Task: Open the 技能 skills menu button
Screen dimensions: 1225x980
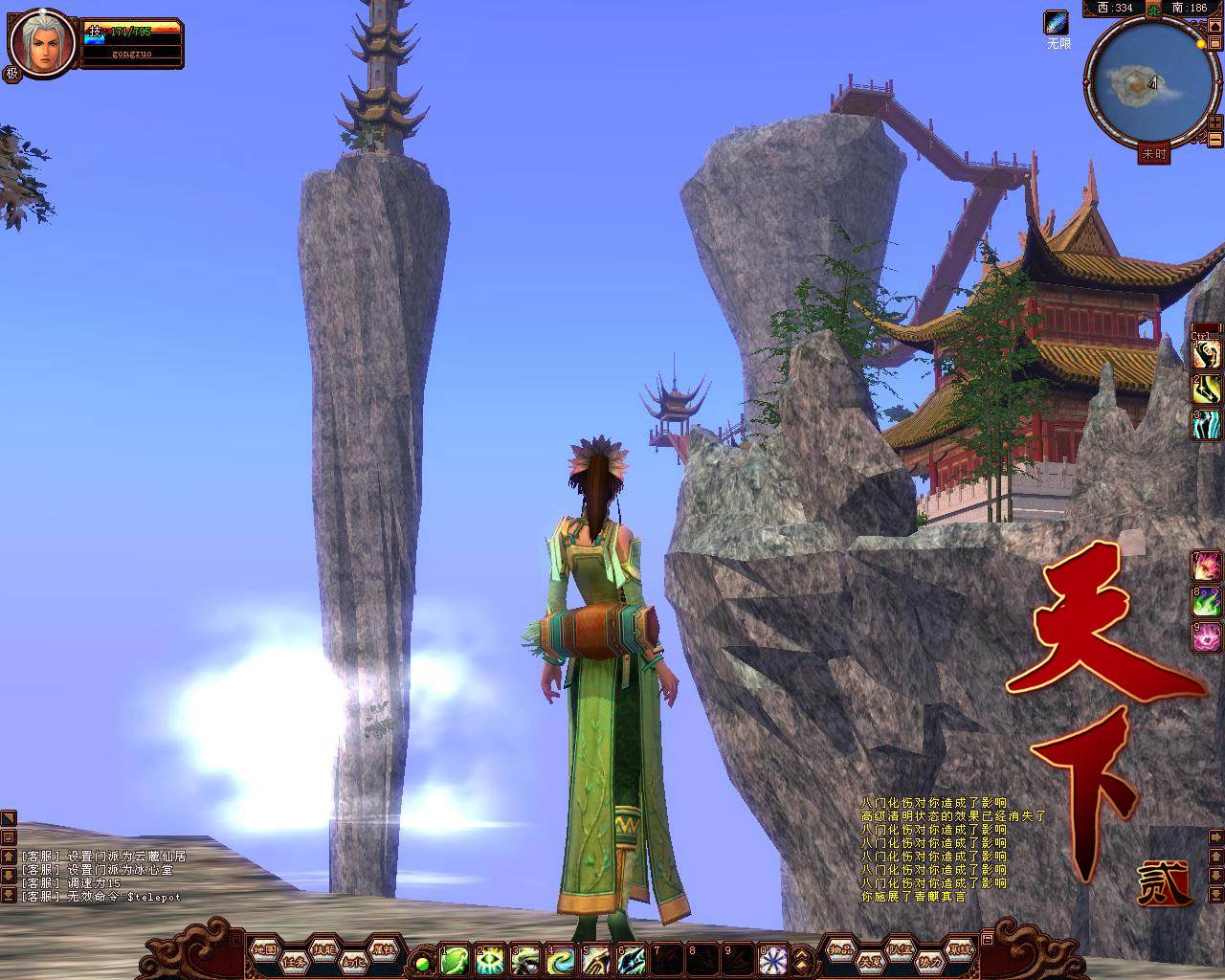Action: (323, 949)
